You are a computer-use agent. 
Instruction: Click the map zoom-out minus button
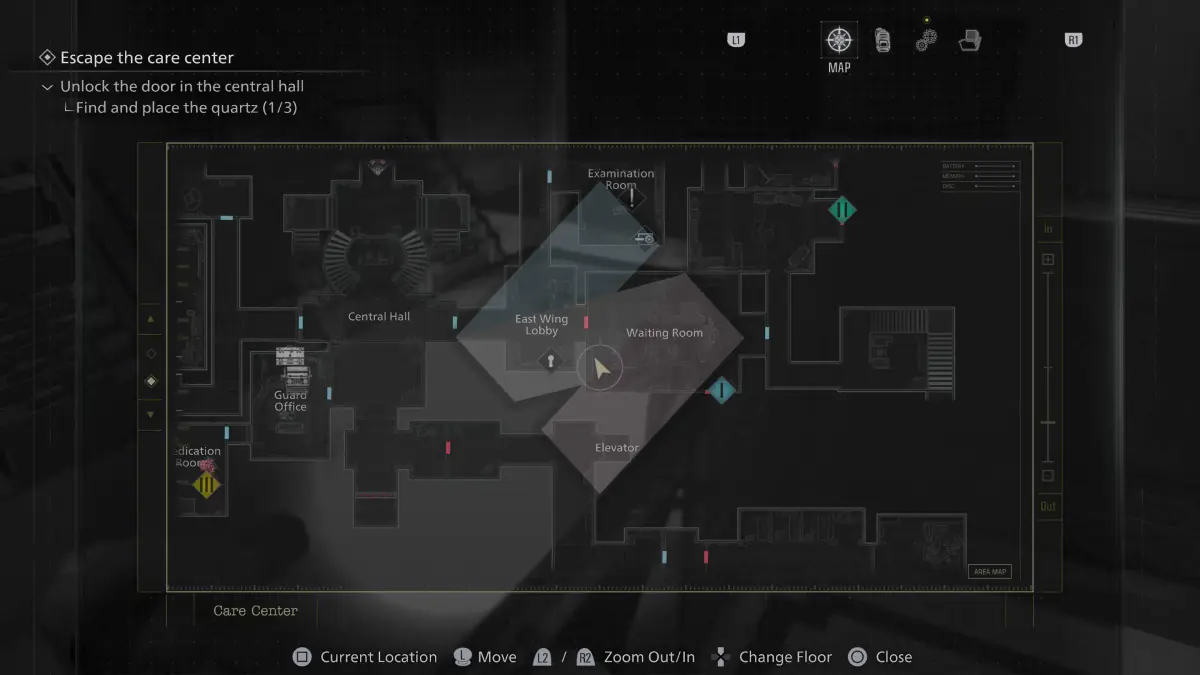point(1048,476)
